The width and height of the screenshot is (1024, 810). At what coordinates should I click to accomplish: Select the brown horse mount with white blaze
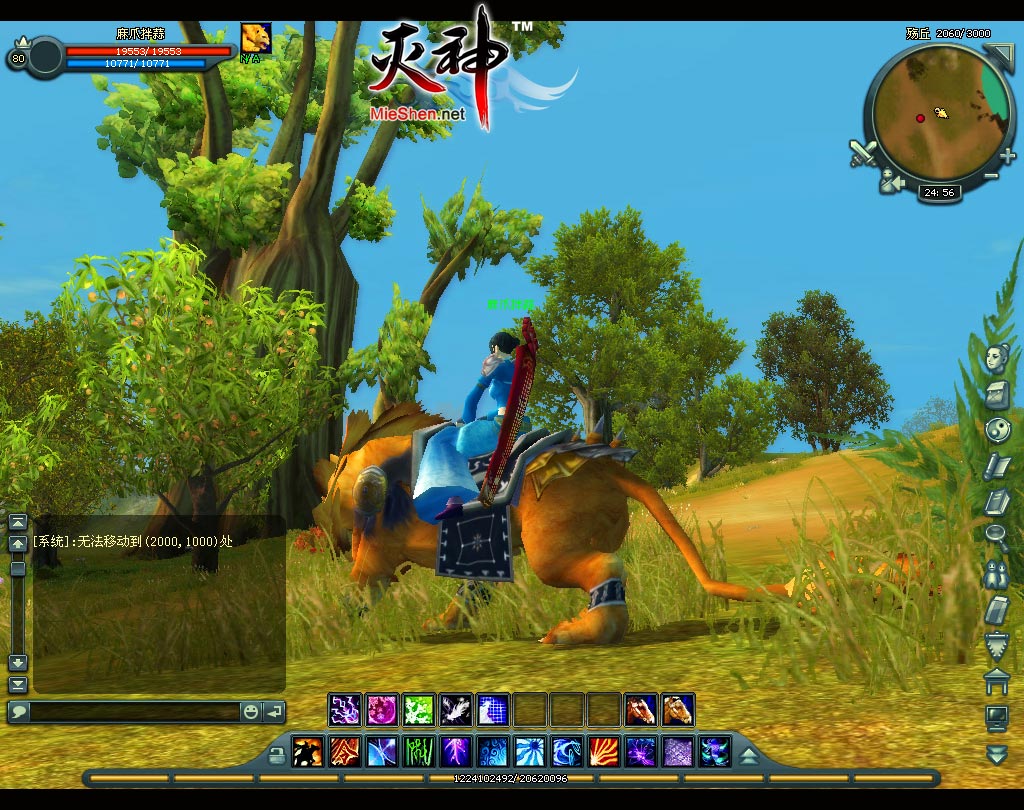pyautogui.click(x=641, y=710)
